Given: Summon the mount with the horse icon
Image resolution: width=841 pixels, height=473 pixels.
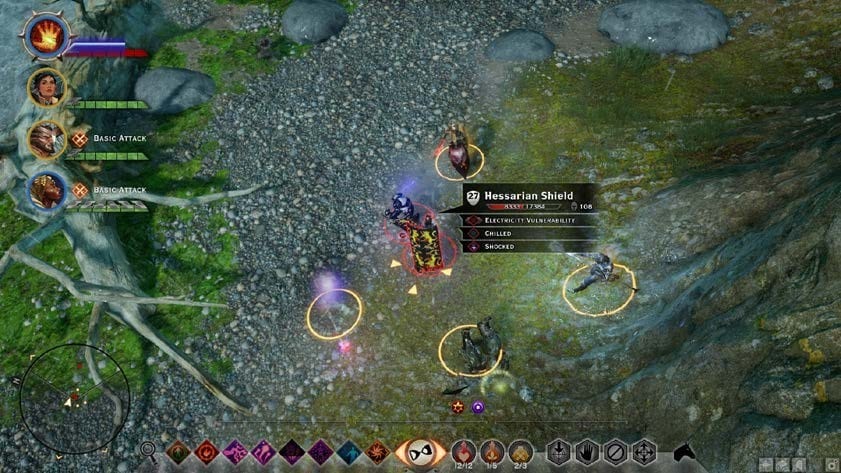Looking at the screenshot, I should coord(686,453).
